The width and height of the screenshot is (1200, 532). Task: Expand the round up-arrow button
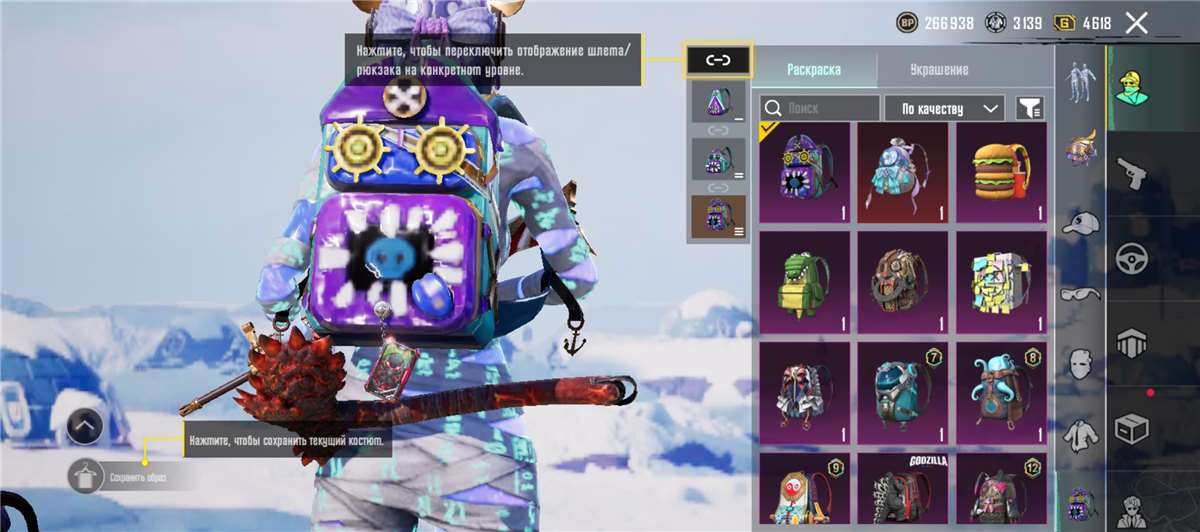(86, 427)
